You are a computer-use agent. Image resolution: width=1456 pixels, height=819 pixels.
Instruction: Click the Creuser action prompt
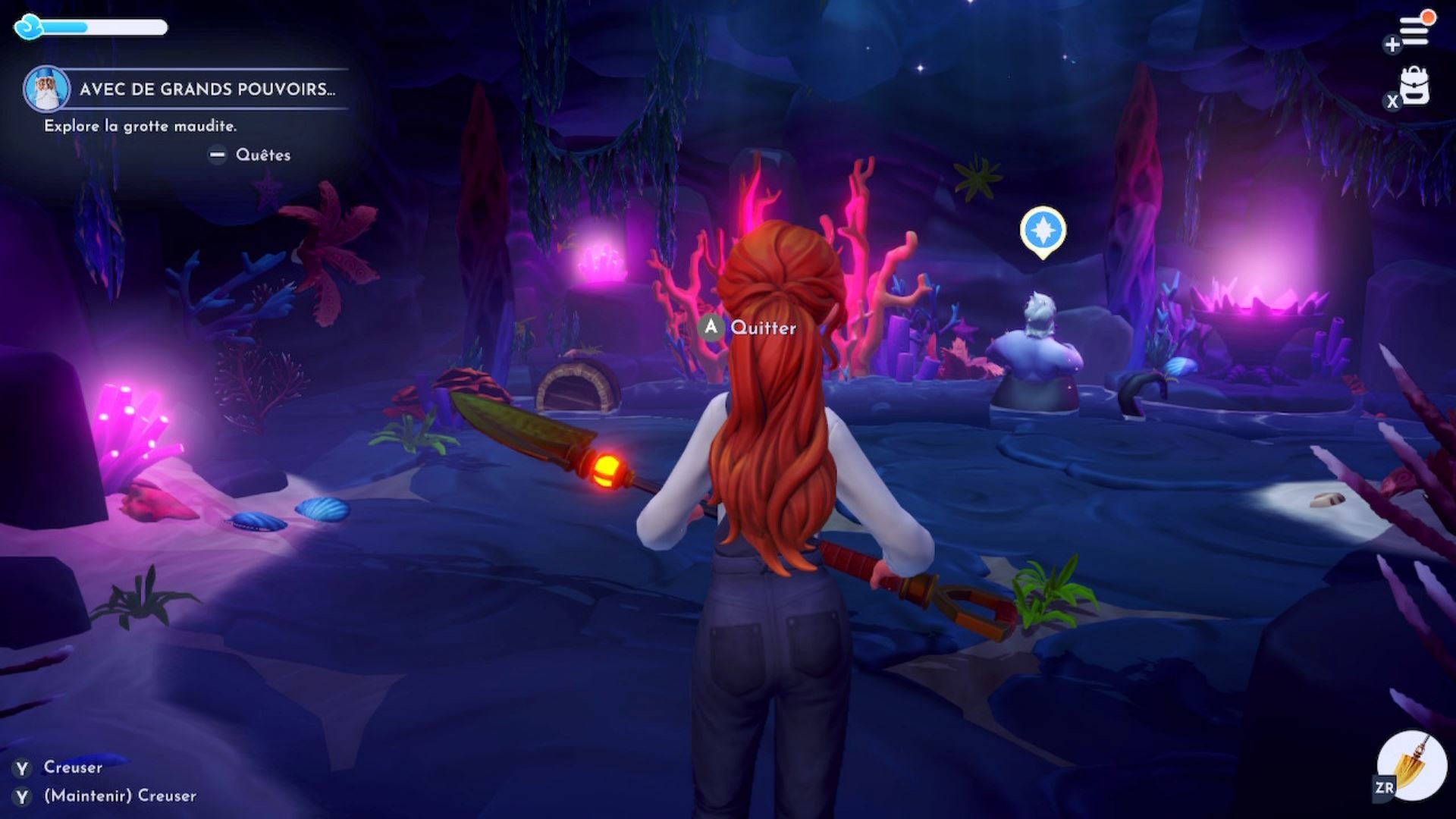[74, 767]
